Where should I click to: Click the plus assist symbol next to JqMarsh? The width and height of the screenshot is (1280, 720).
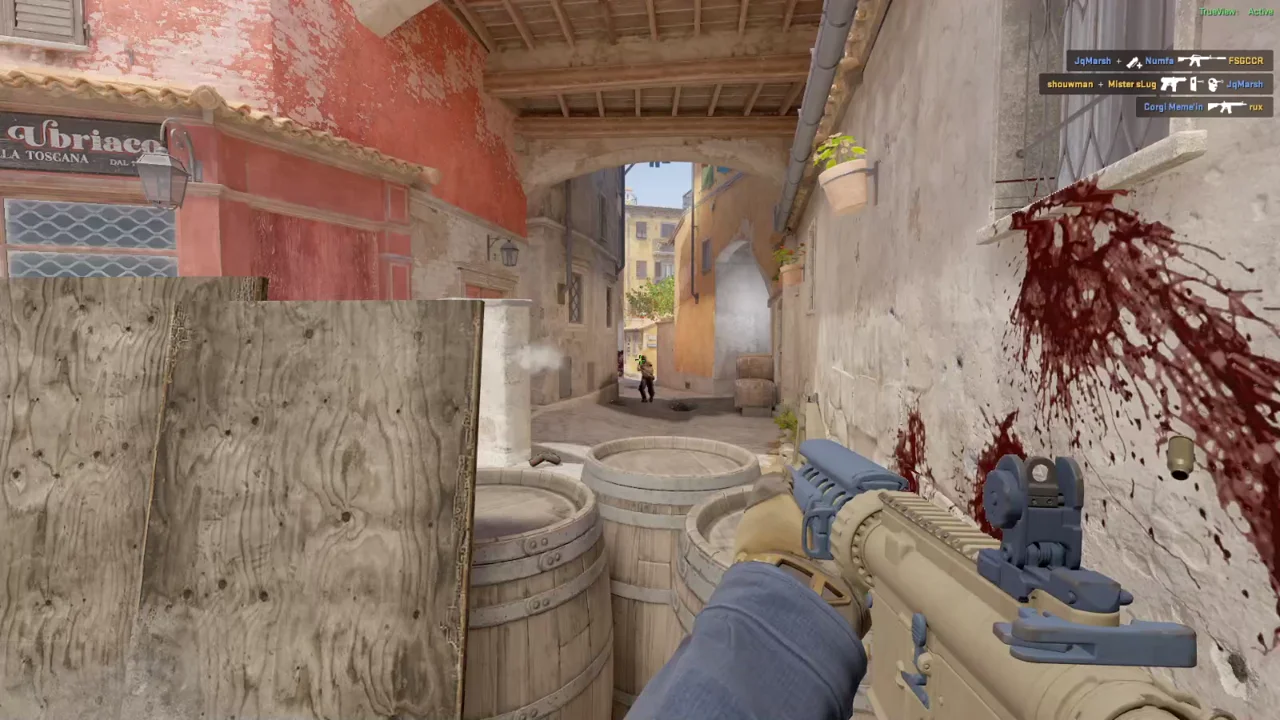[1119, 61]
